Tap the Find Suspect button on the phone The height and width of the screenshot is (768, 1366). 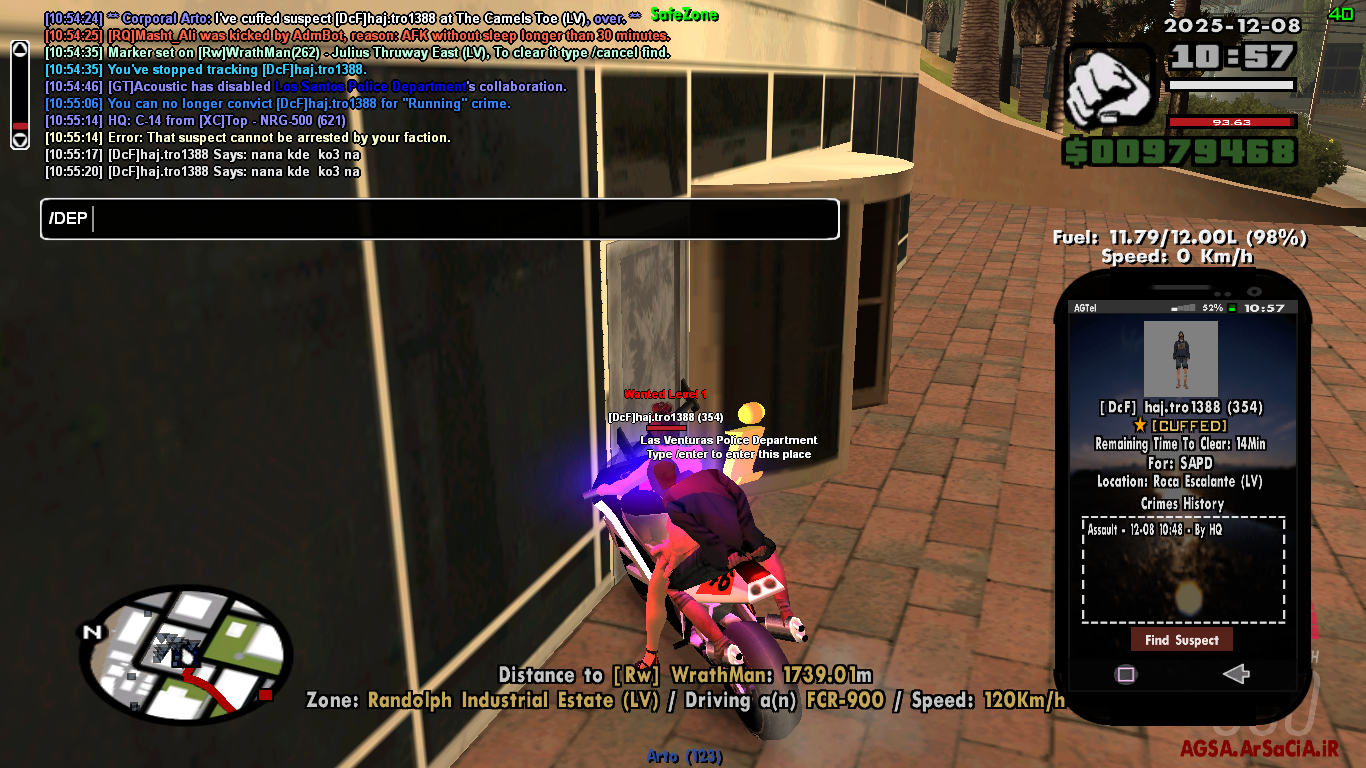click(1181, 640)
